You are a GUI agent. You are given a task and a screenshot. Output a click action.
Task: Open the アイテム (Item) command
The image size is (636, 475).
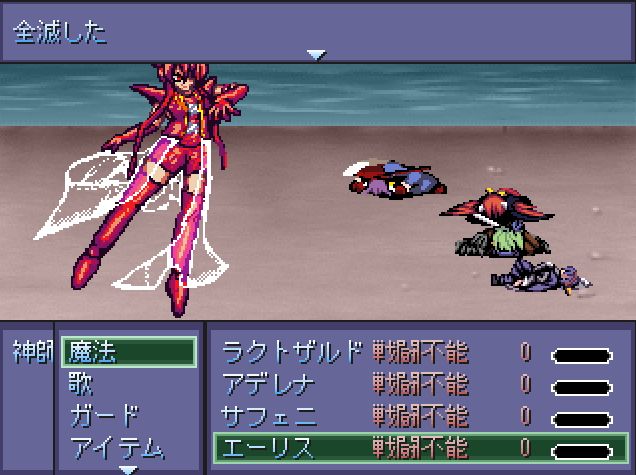116,446
